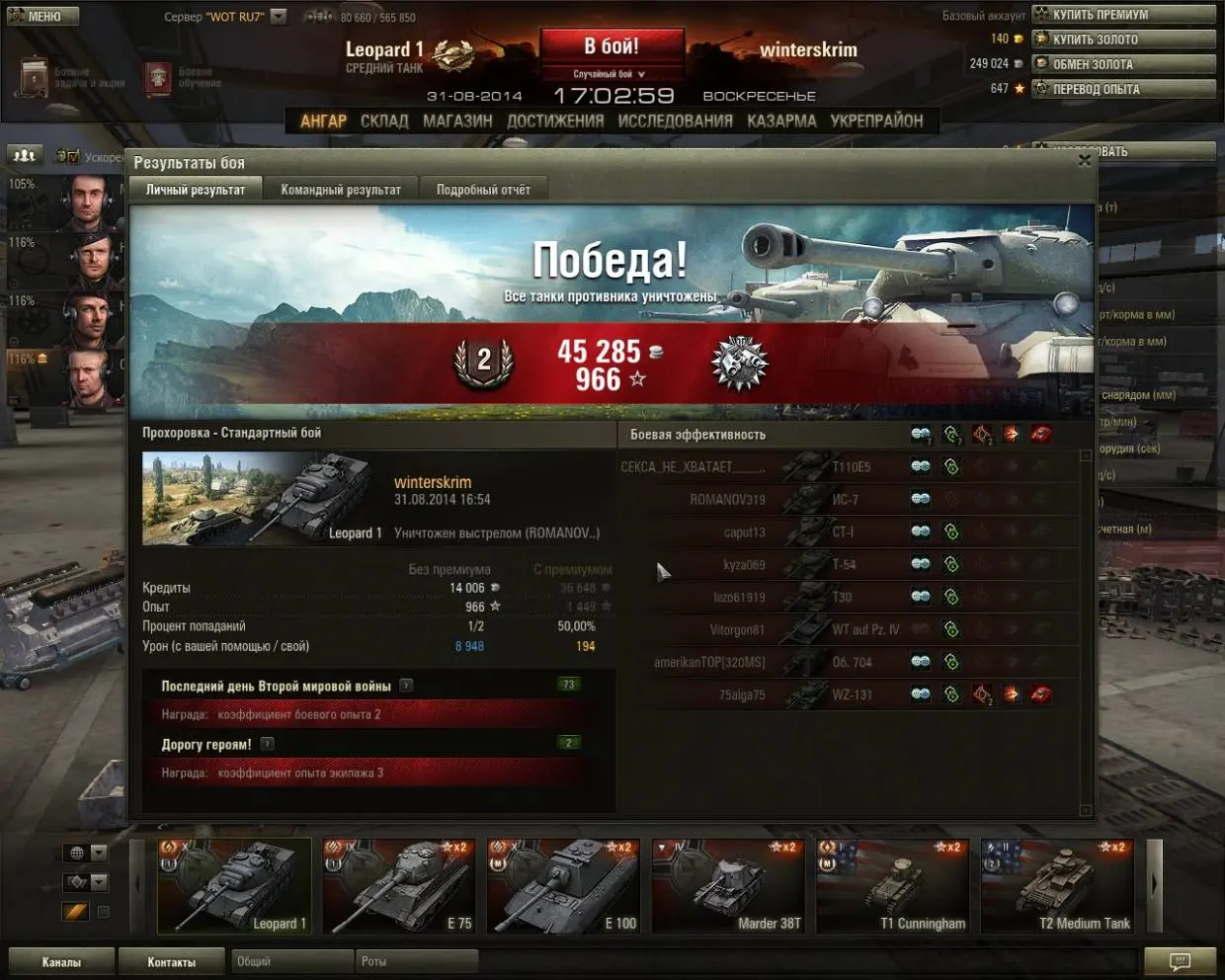Switch to the Исследования section

coord(675,121)
